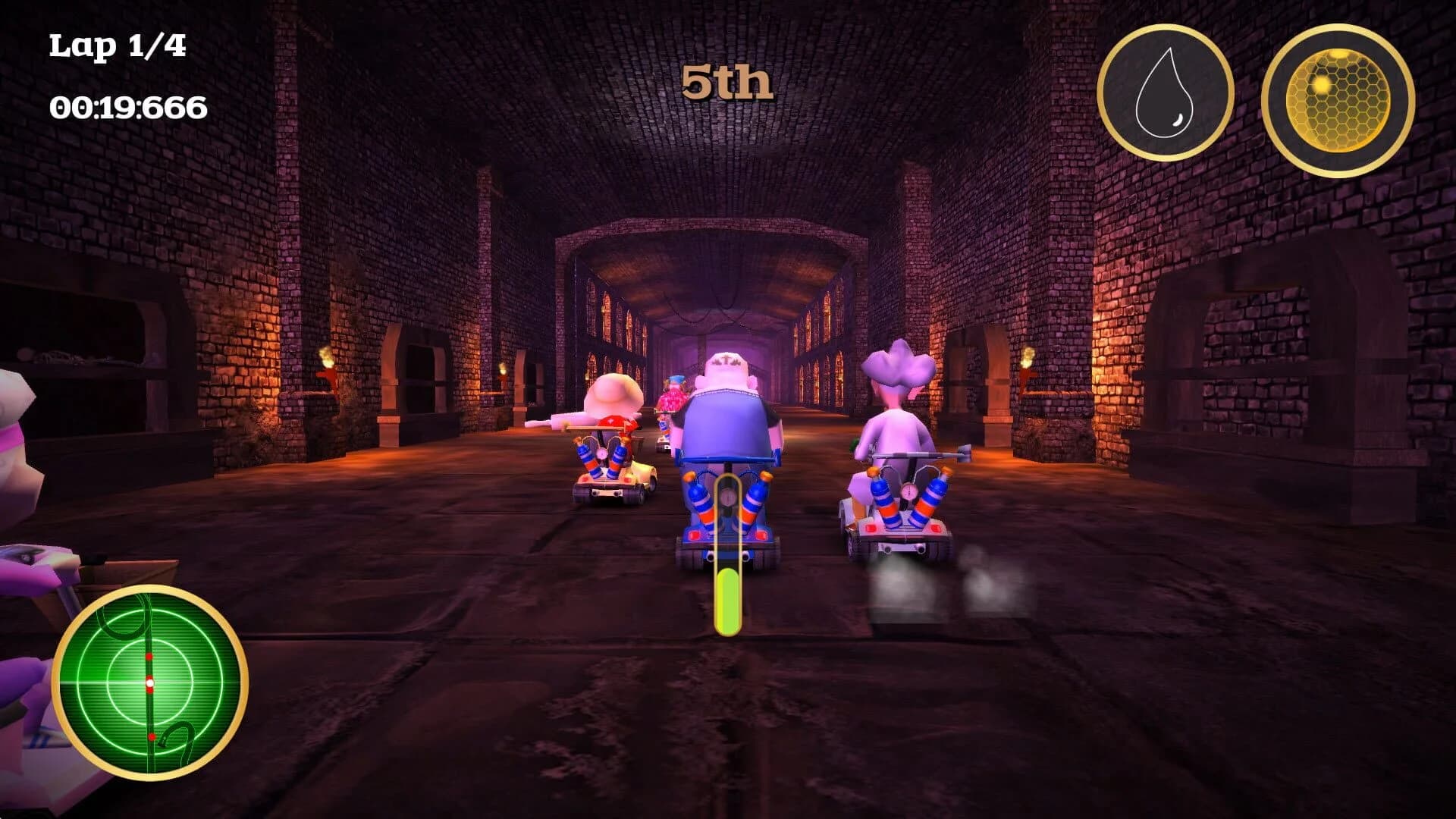Switch to the race time readout

(126, 108)
